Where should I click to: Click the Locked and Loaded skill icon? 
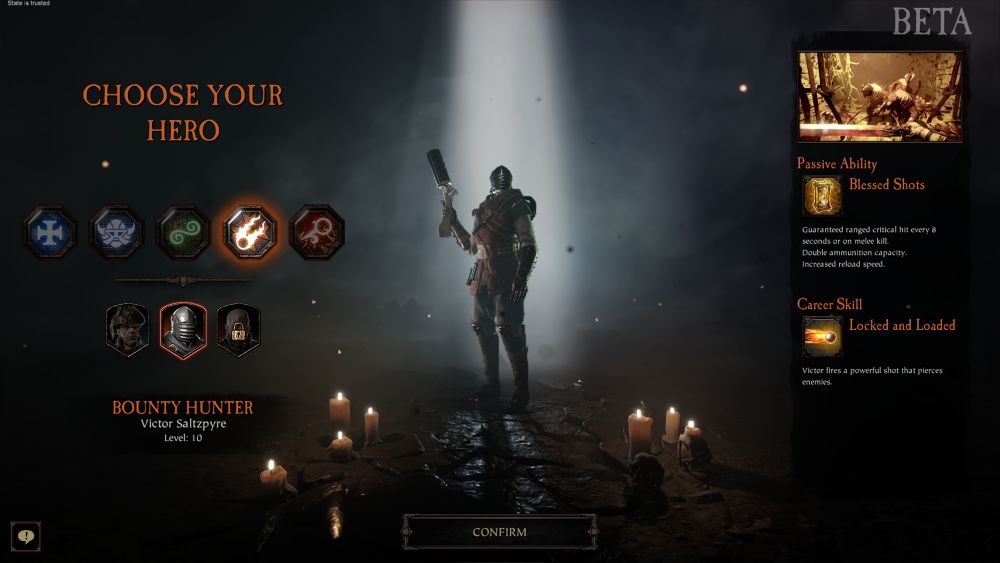coord(822,337)
